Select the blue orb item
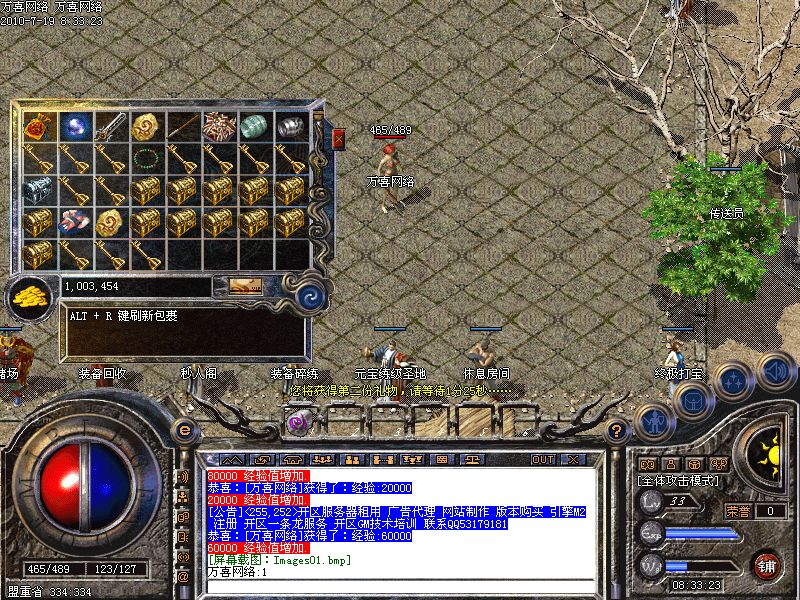 pos(75,126)
